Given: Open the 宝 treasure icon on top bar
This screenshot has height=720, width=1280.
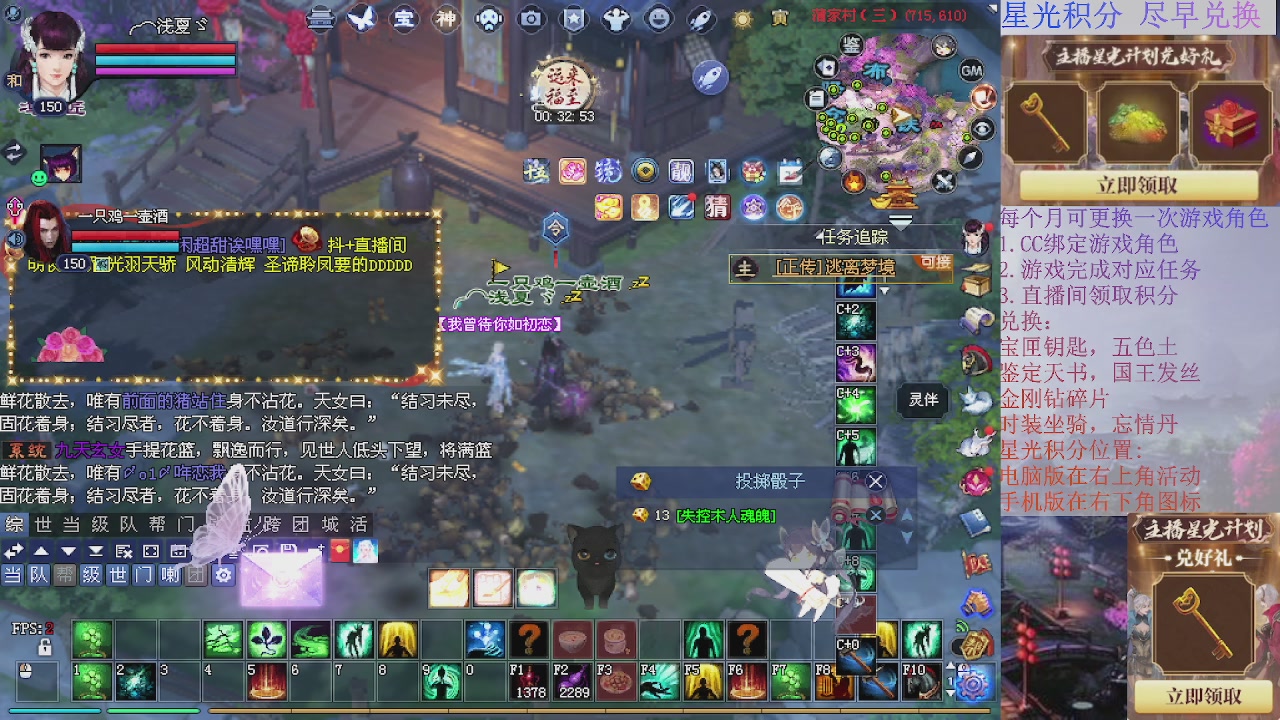Looking at the screenshot, I should click(x=405, y=18).
